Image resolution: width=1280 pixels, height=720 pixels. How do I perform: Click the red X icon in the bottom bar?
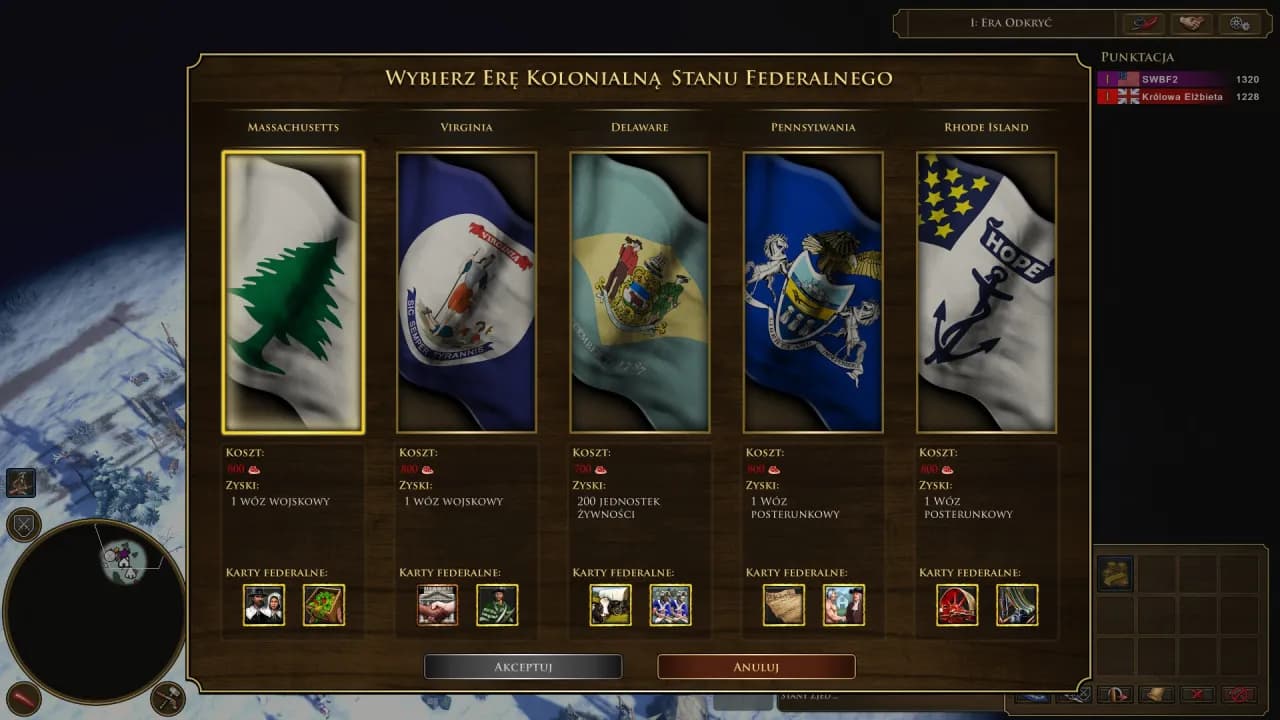pos(1197,694)
